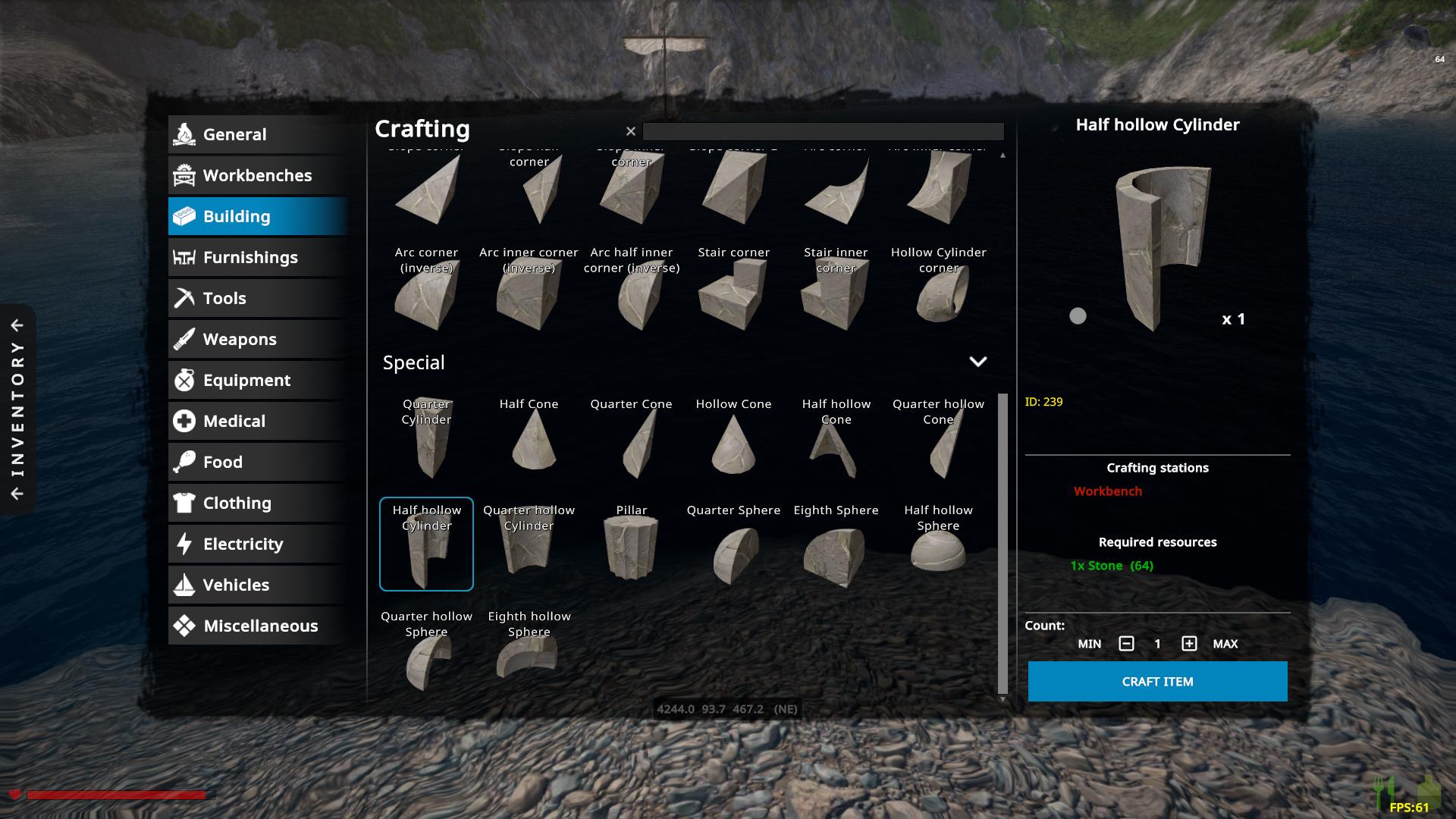Open the Vehicles category
The height and width of the screenshot is (819, 1456).
click(x=257, y=585)
